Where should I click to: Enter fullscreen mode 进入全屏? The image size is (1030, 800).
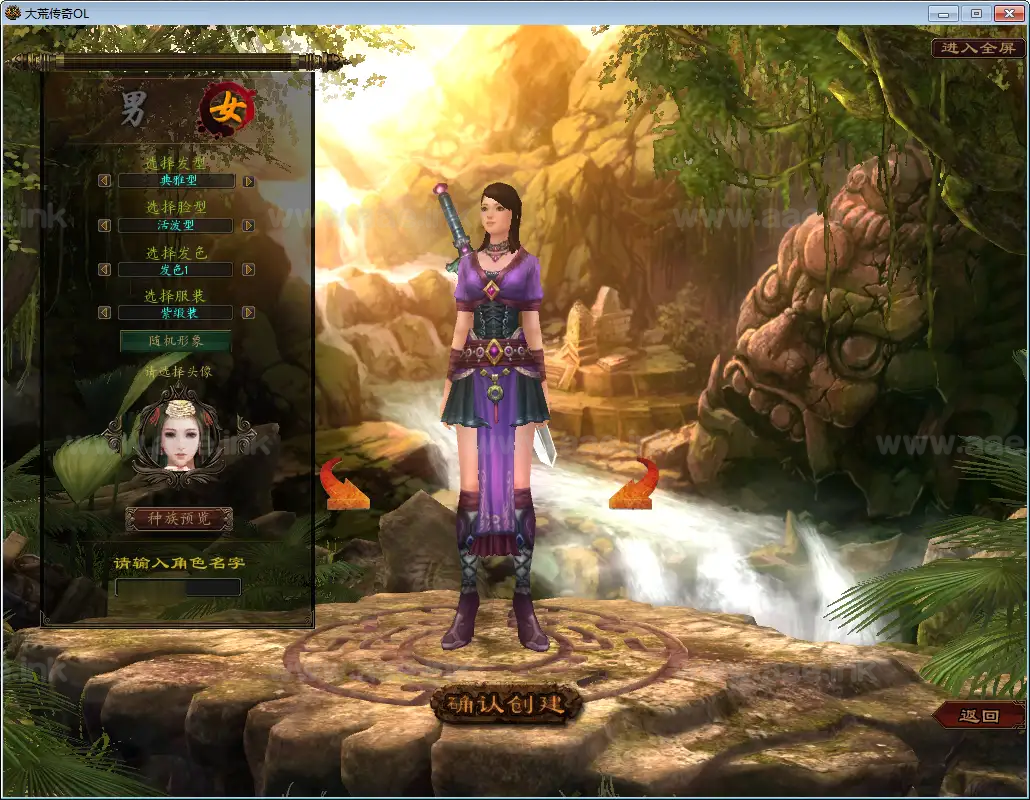click(978, 48)
